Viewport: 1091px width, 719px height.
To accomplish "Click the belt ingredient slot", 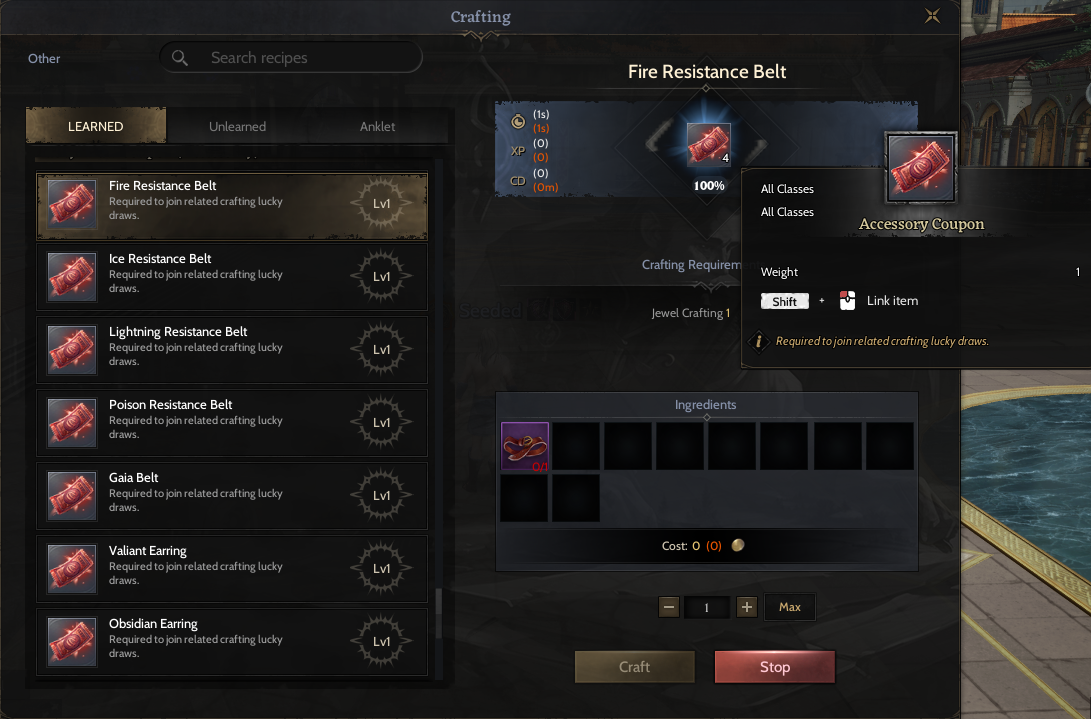I will [x=525, y=446].
